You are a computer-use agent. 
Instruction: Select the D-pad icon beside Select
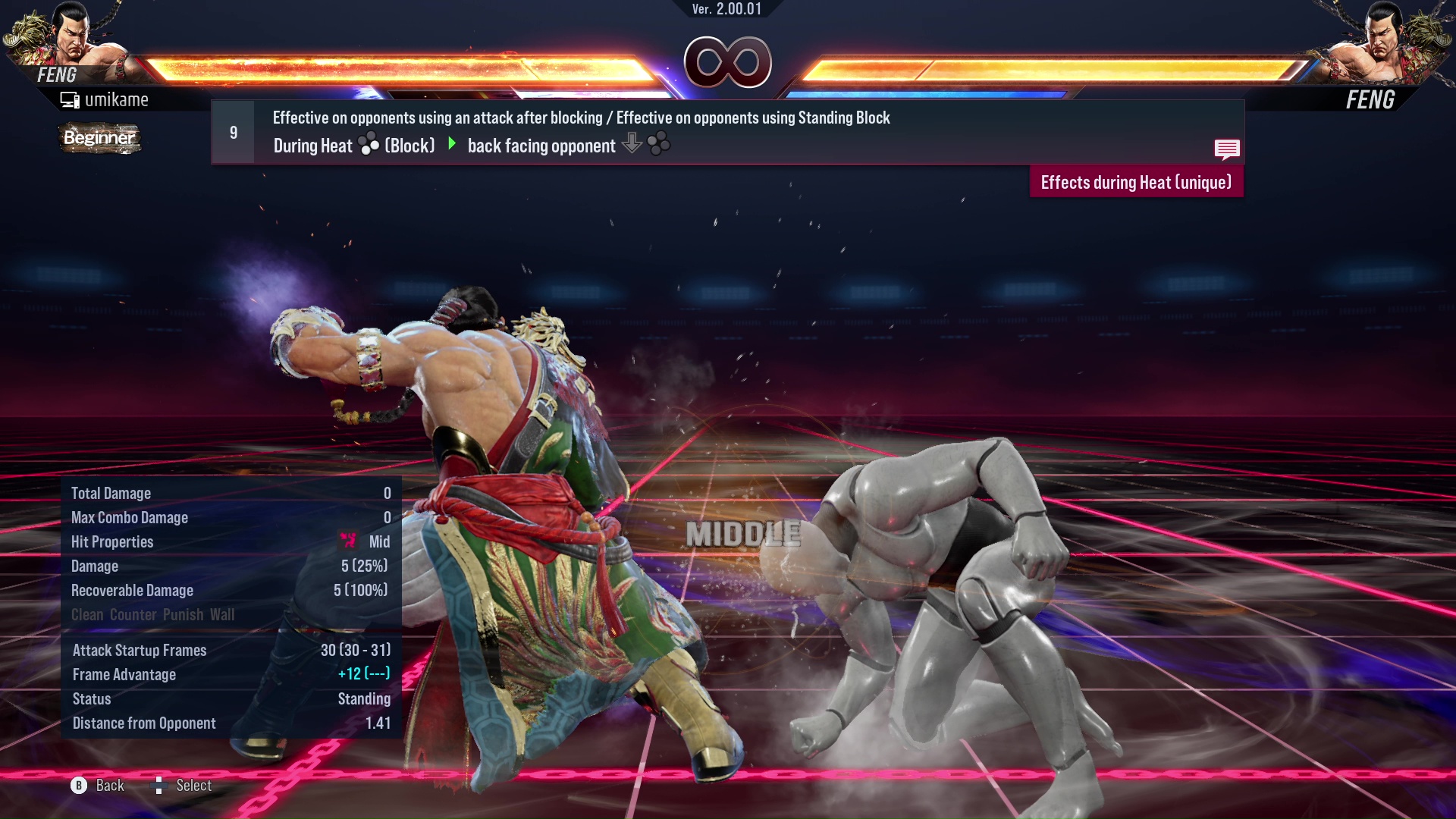click(x=160, y=786)
